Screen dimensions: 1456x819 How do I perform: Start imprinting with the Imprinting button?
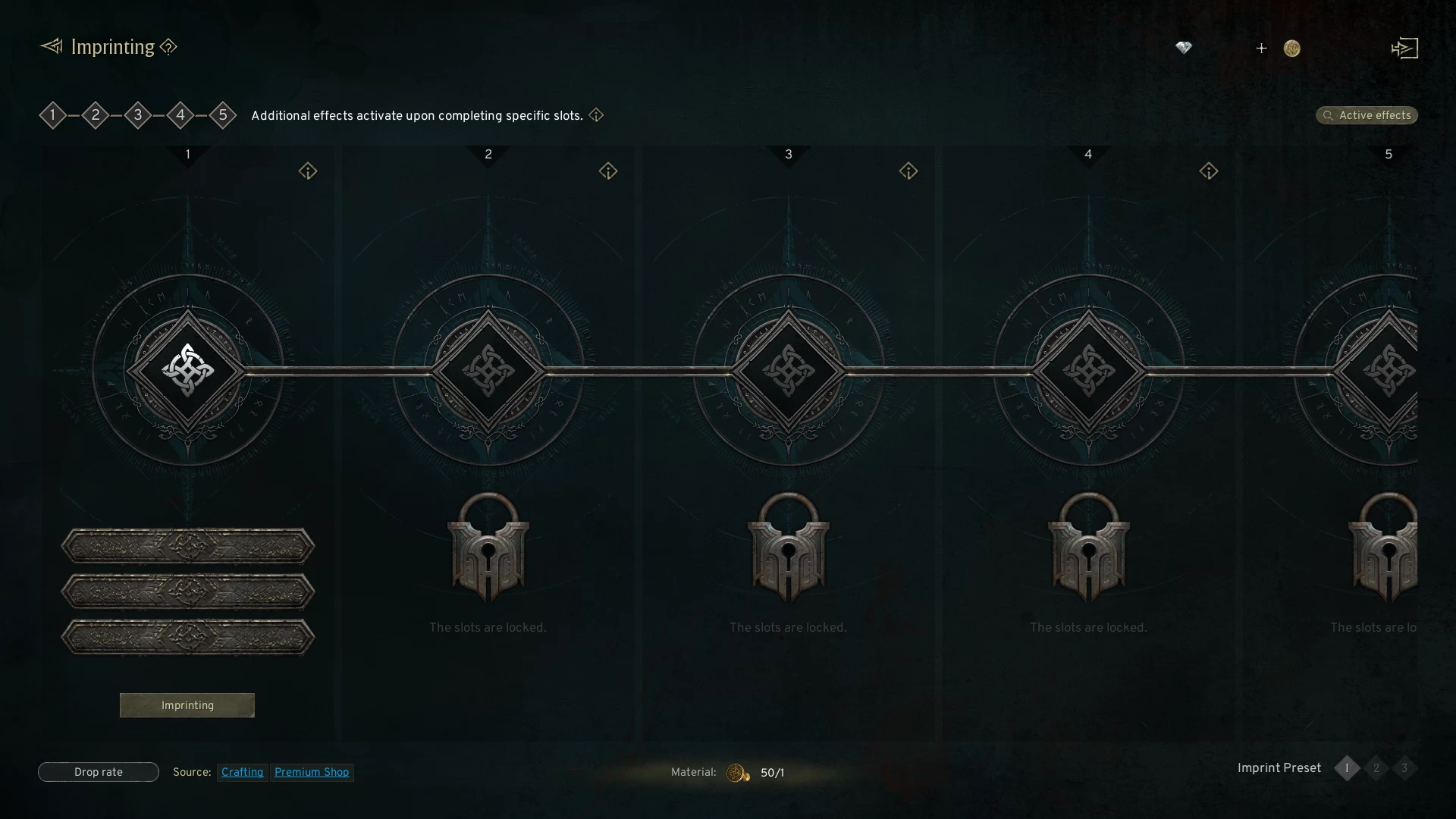click(187, 705)
